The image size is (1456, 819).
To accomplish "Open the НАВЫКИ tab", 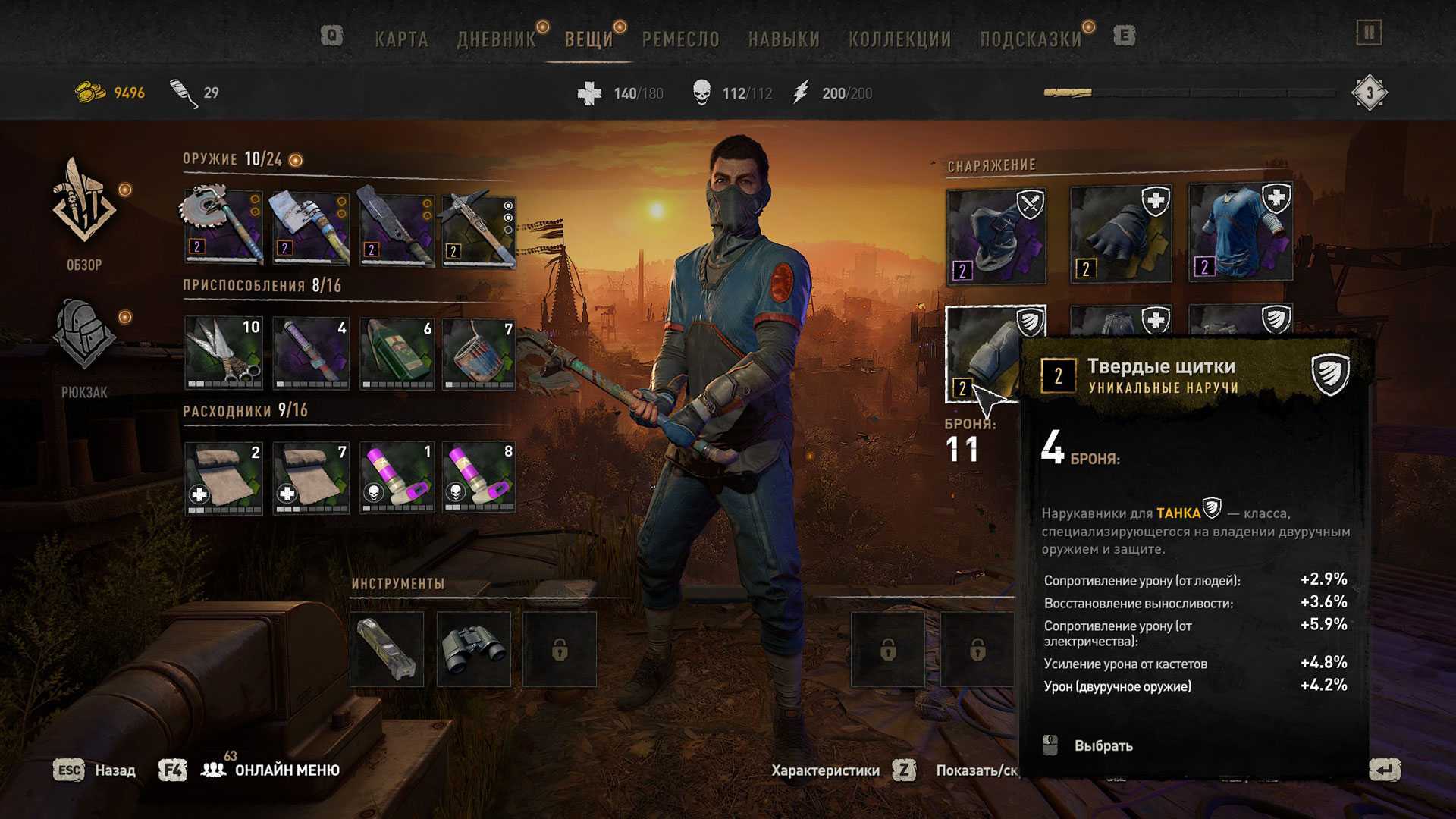I will 783,39.
